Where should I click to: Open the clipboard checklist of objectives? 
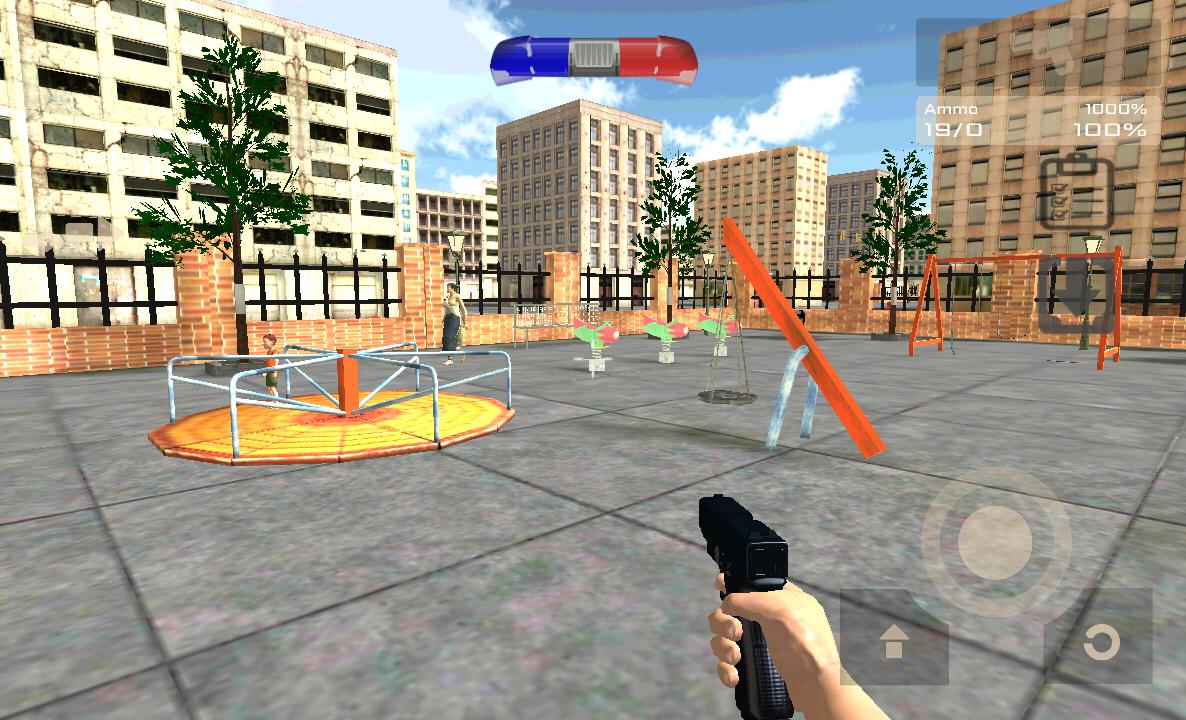pos(1075,192)
